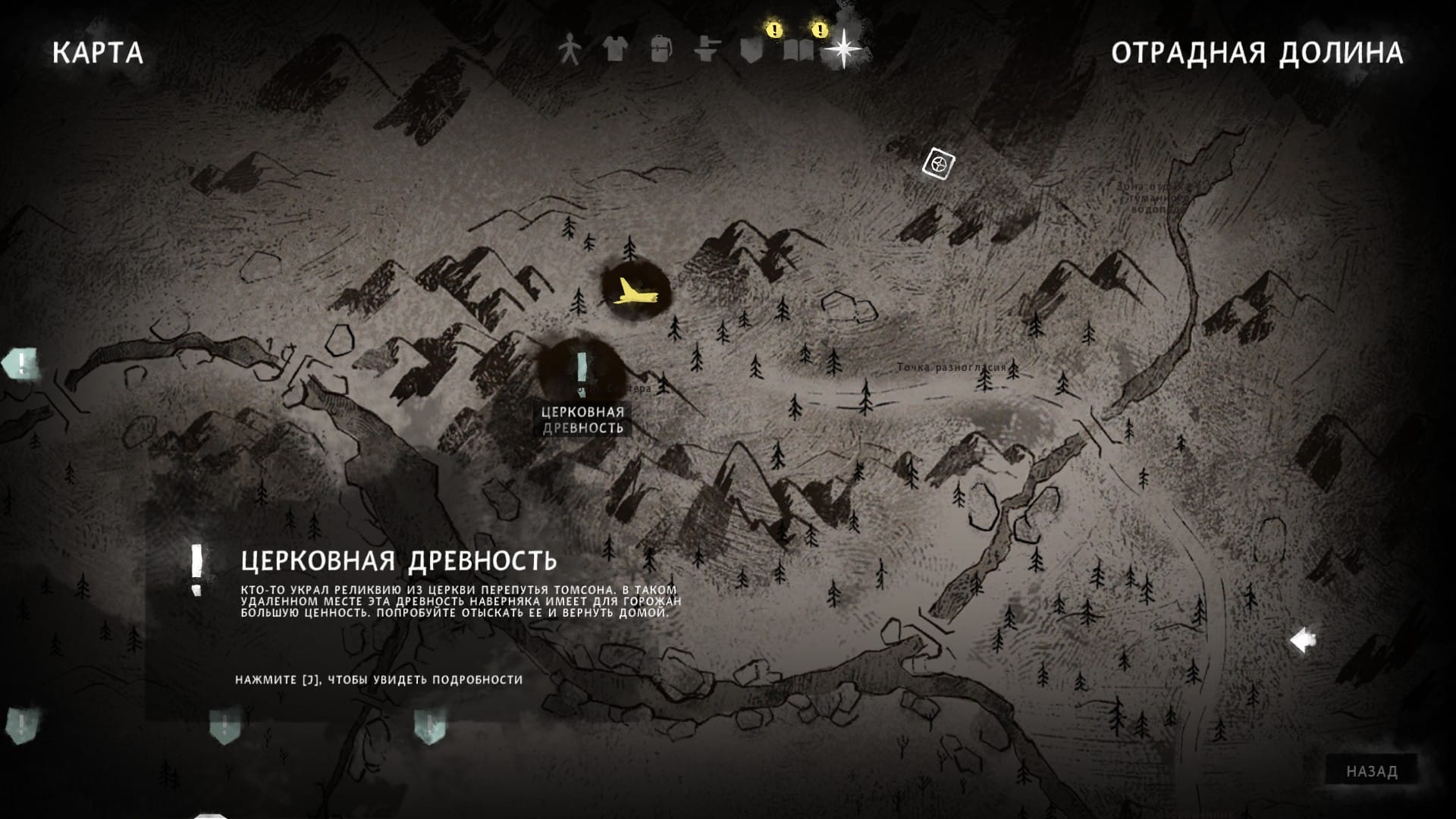Click the Церковная древность quest marker
The width and height of the screenshot is (1456, 819).
582,369
